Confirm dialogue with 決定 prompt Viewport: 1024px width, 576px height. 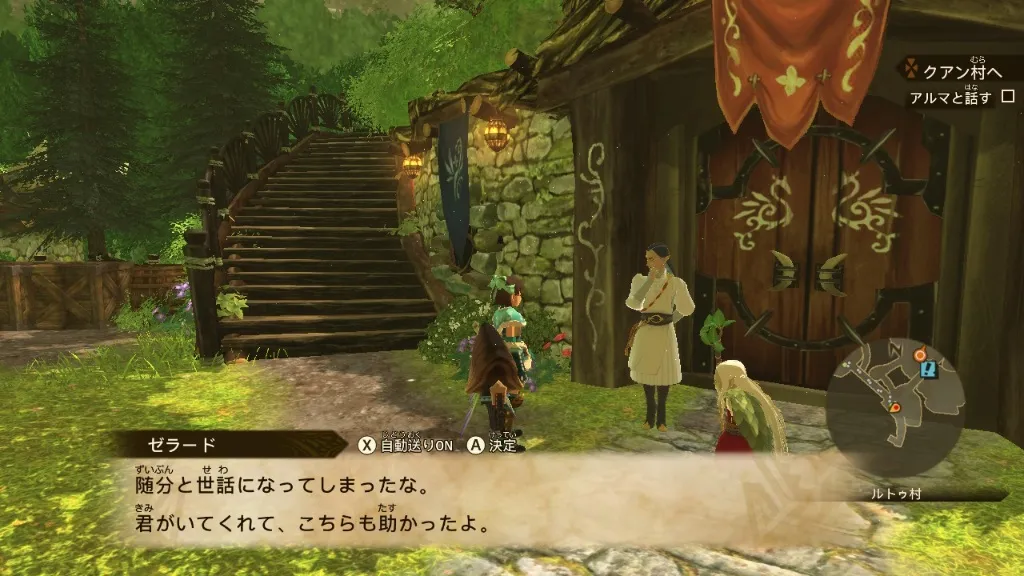(491, 445)
